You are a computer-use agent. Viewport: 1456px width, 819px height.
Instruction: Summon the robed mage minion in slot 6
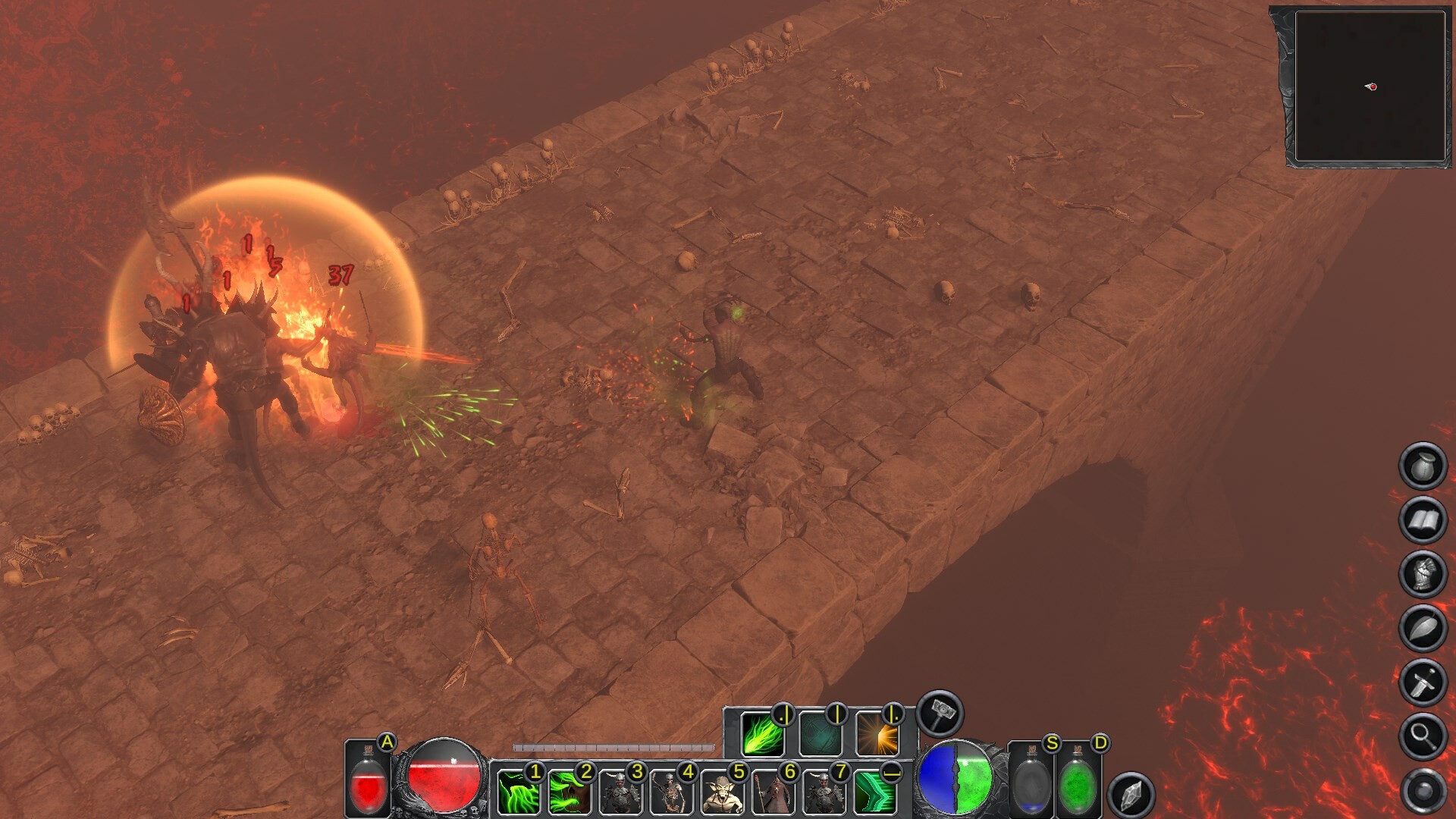pyautogui.click(x=773, y=792)
